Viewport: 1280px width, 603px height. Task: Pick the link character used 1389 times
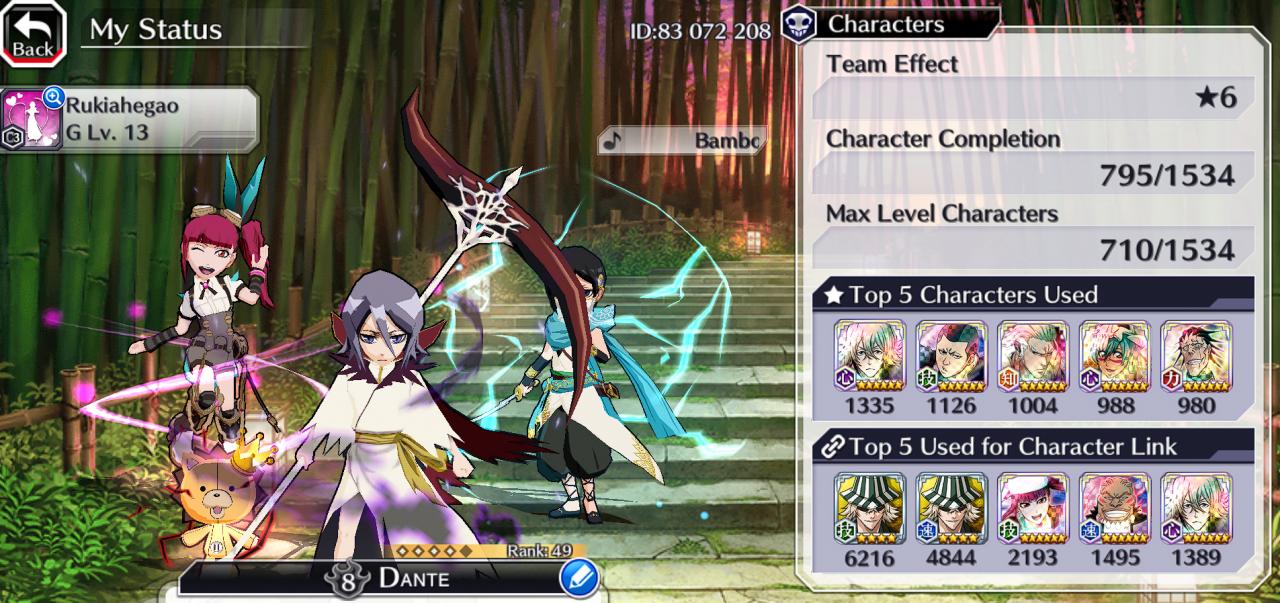[1196, 509]
